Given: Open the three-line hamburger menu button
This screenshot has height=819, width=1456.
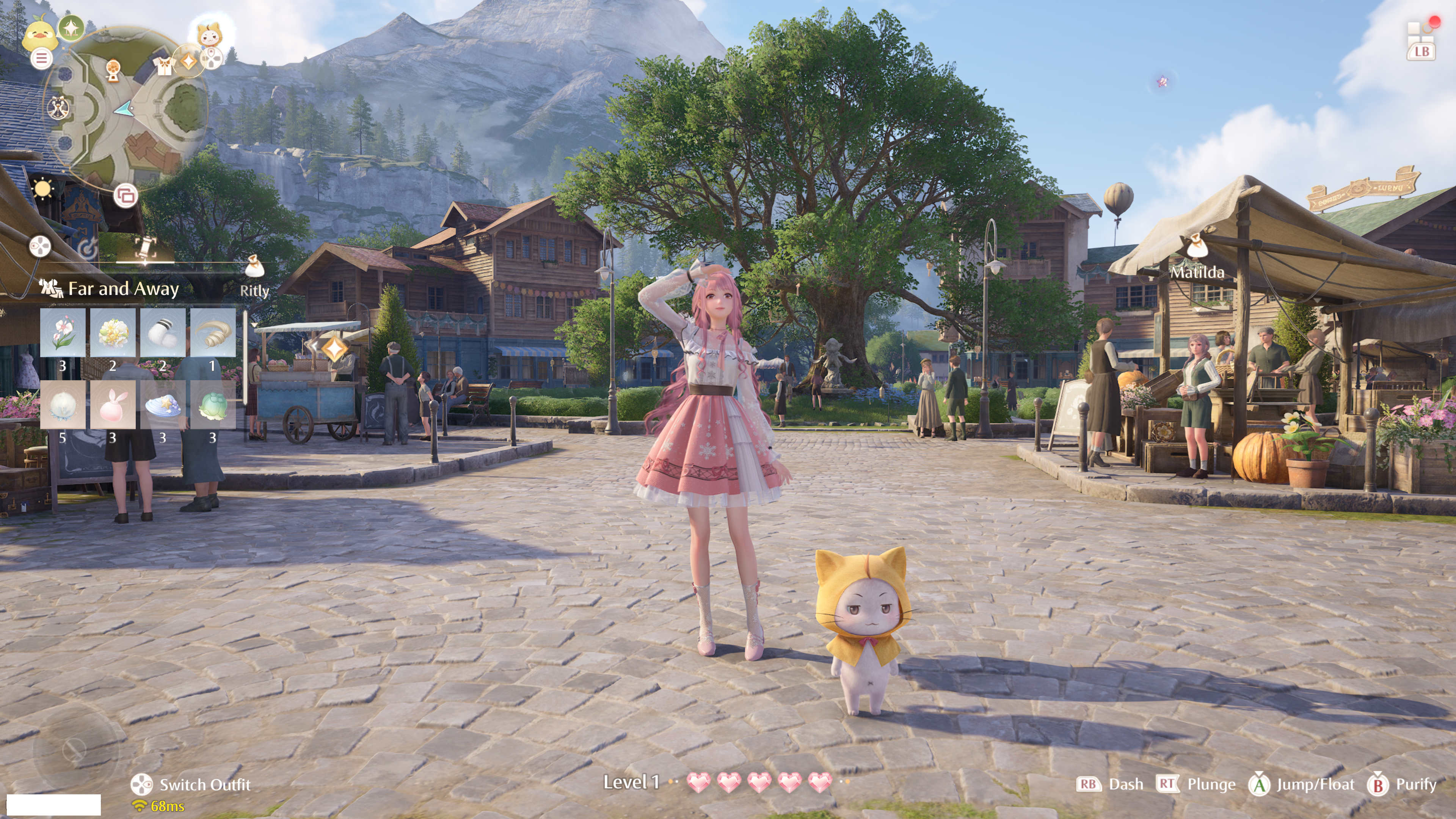Looking at the screenshot, I should pos(41,58).
